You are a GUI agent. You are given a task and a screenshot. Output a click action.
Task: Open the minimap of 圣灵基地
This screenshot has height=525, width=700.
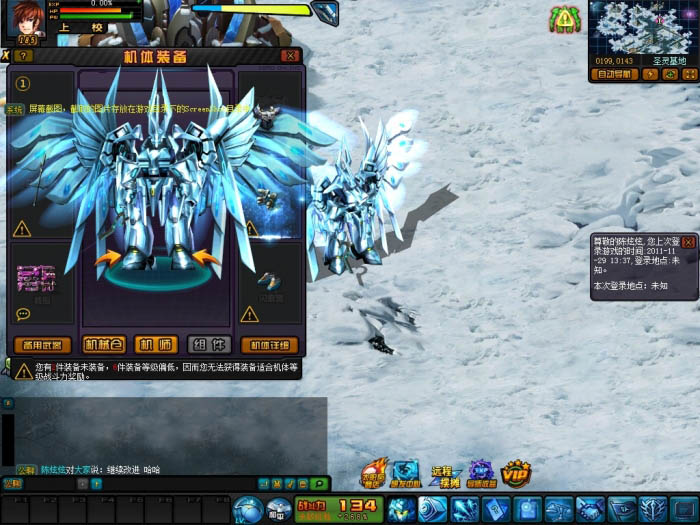[641, 28]
